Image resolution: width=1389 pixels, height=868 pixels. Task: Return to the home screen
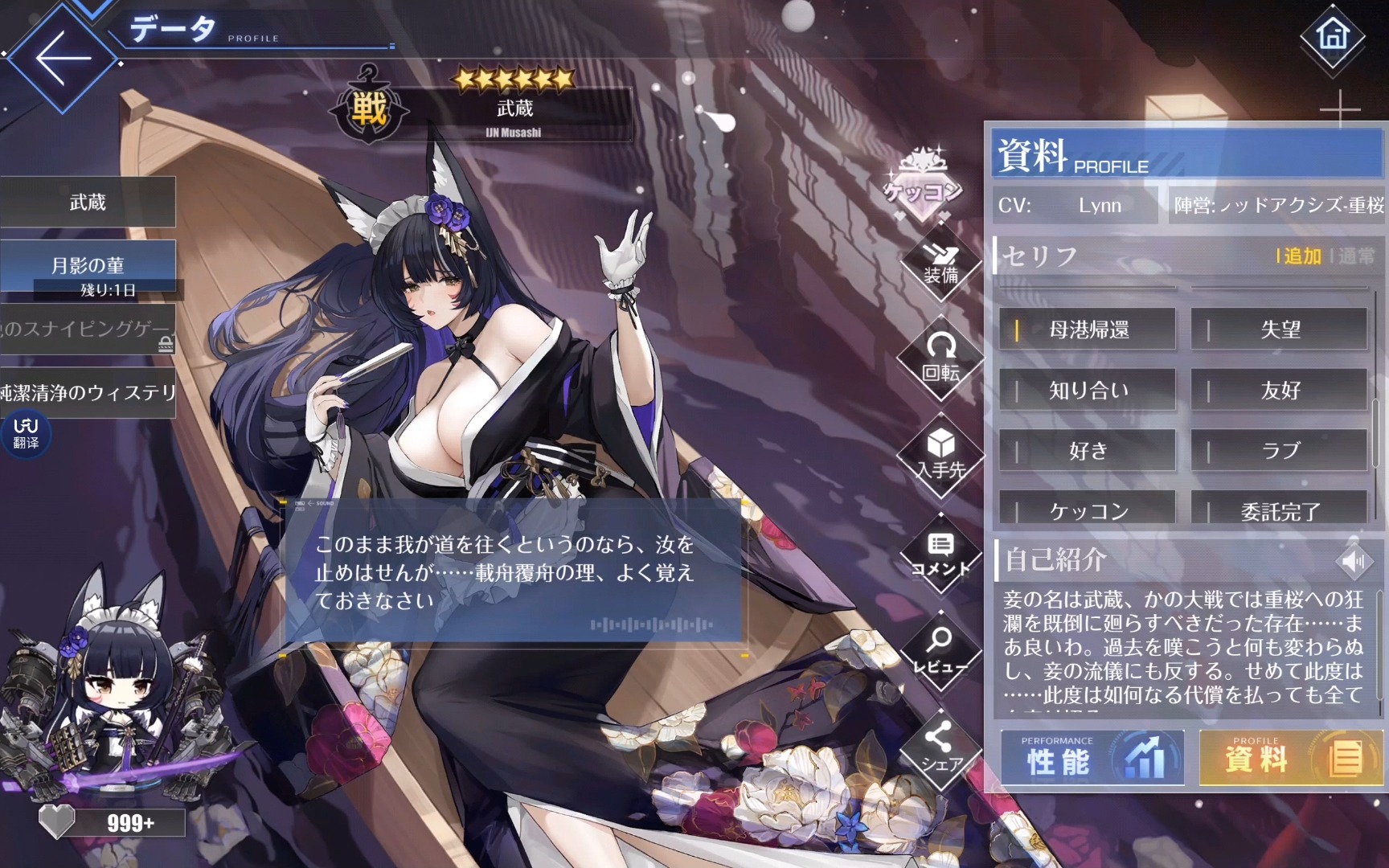coord(1332,36)
